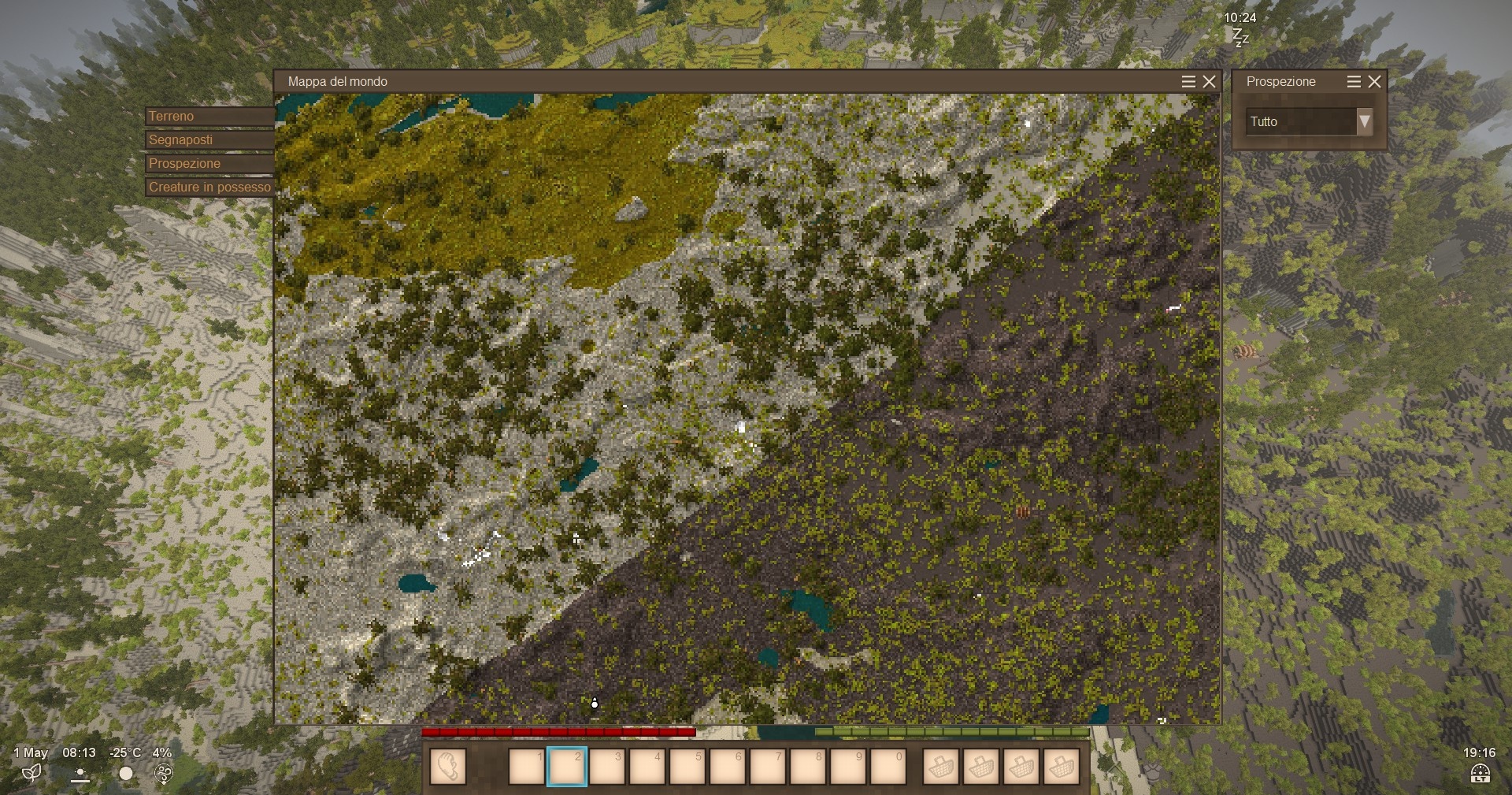The height and width of the screenshot is (795, 1512).
Task: Open the Segnaposti waypoints tab
Action: 209,140
